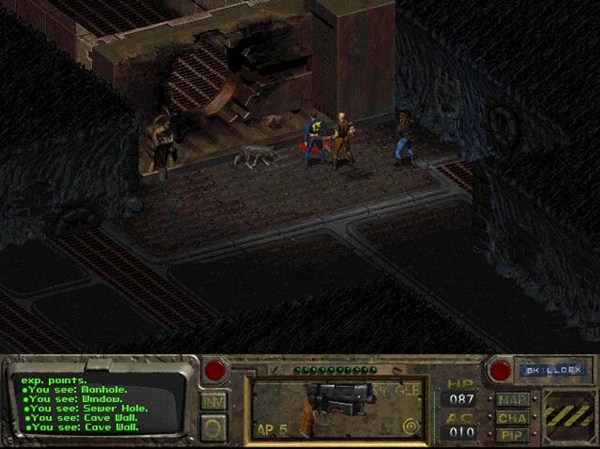Click the MAP button
Viewport: 600px width, 449px height.
[x=512, y=400]
